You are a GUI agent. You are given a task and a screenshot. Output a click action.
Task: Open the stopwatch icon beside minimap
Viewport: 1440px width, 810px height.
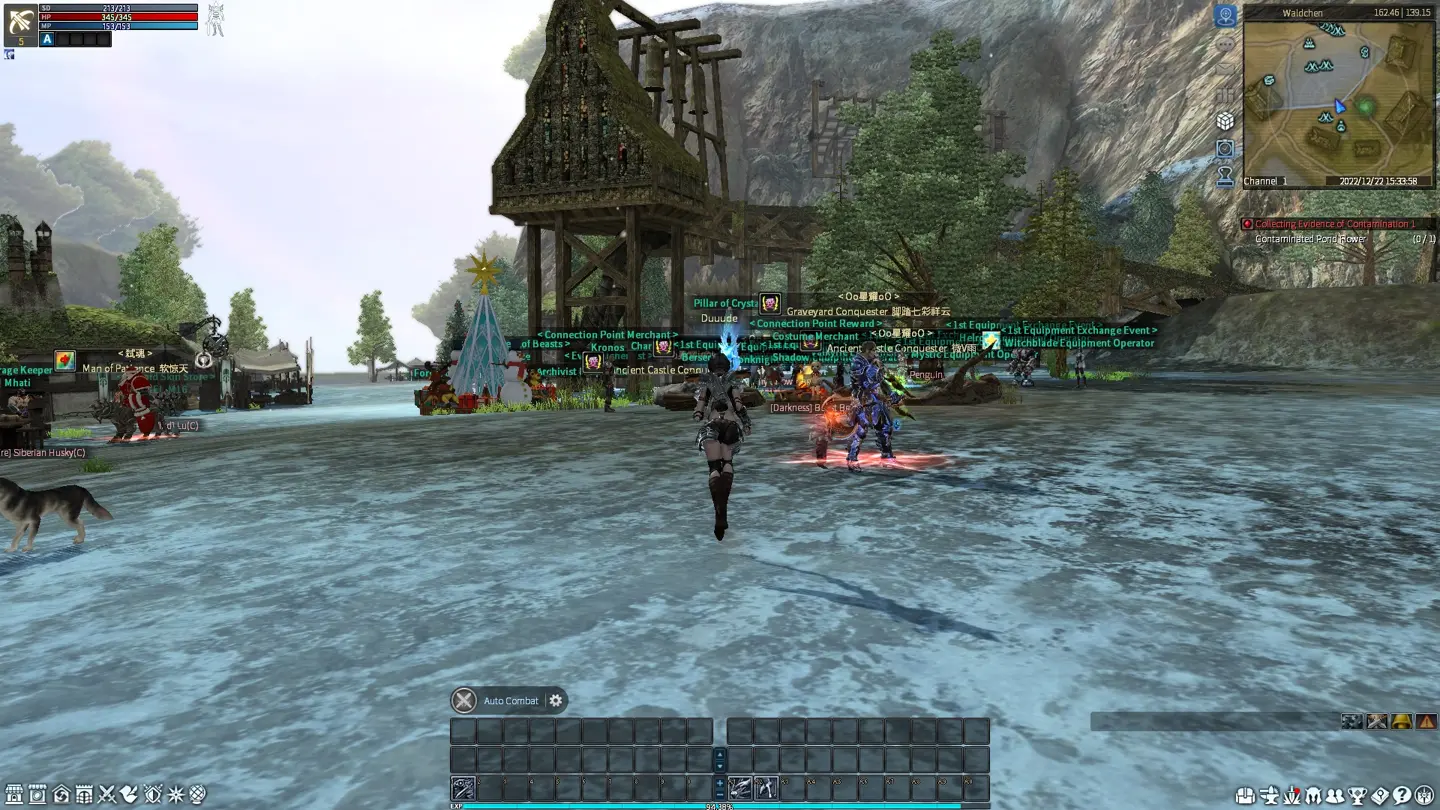(x=1225, y=149)
